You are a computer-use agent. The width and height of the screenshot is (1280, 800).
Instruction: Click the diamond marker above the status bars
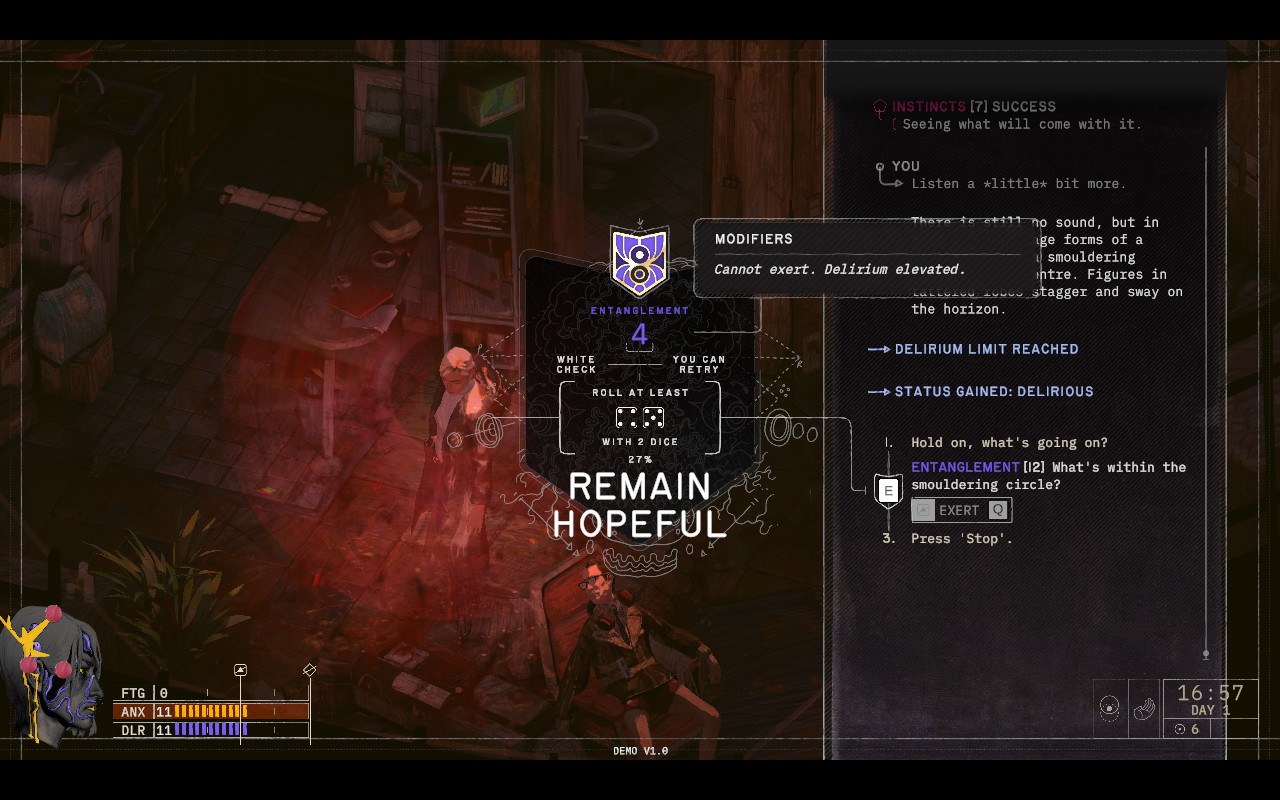pyautogui.click(x=308, y=668)
